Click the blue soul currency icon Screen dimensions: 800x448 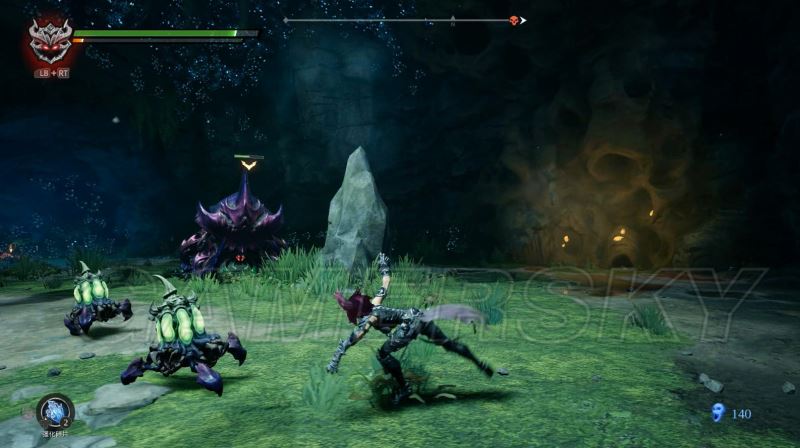click(716, 412)
